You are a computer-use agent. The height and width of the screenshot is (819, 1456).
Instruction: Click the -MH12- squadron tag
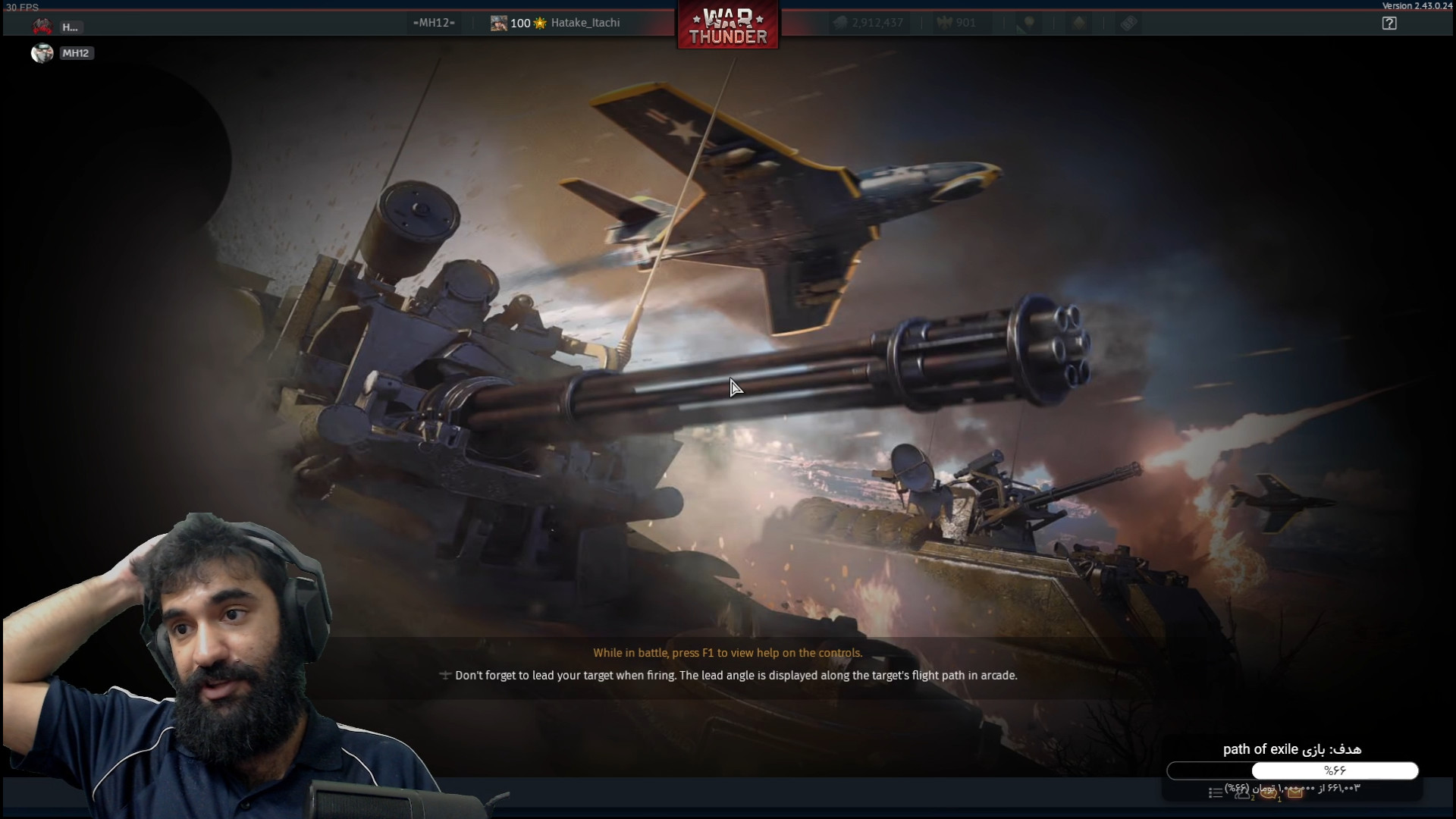tap(434, 23)
